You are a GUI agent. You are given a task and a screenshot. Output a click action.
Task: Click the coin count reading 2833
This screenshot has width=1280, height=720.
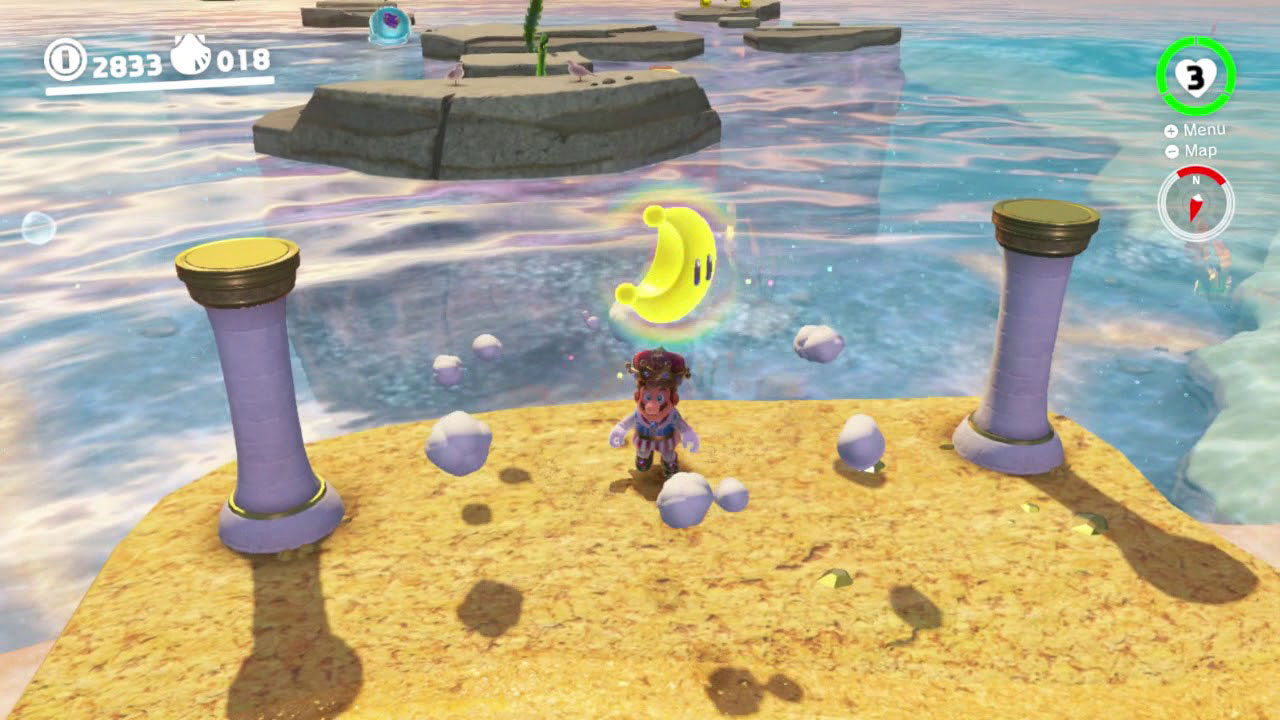pos(128,62)
